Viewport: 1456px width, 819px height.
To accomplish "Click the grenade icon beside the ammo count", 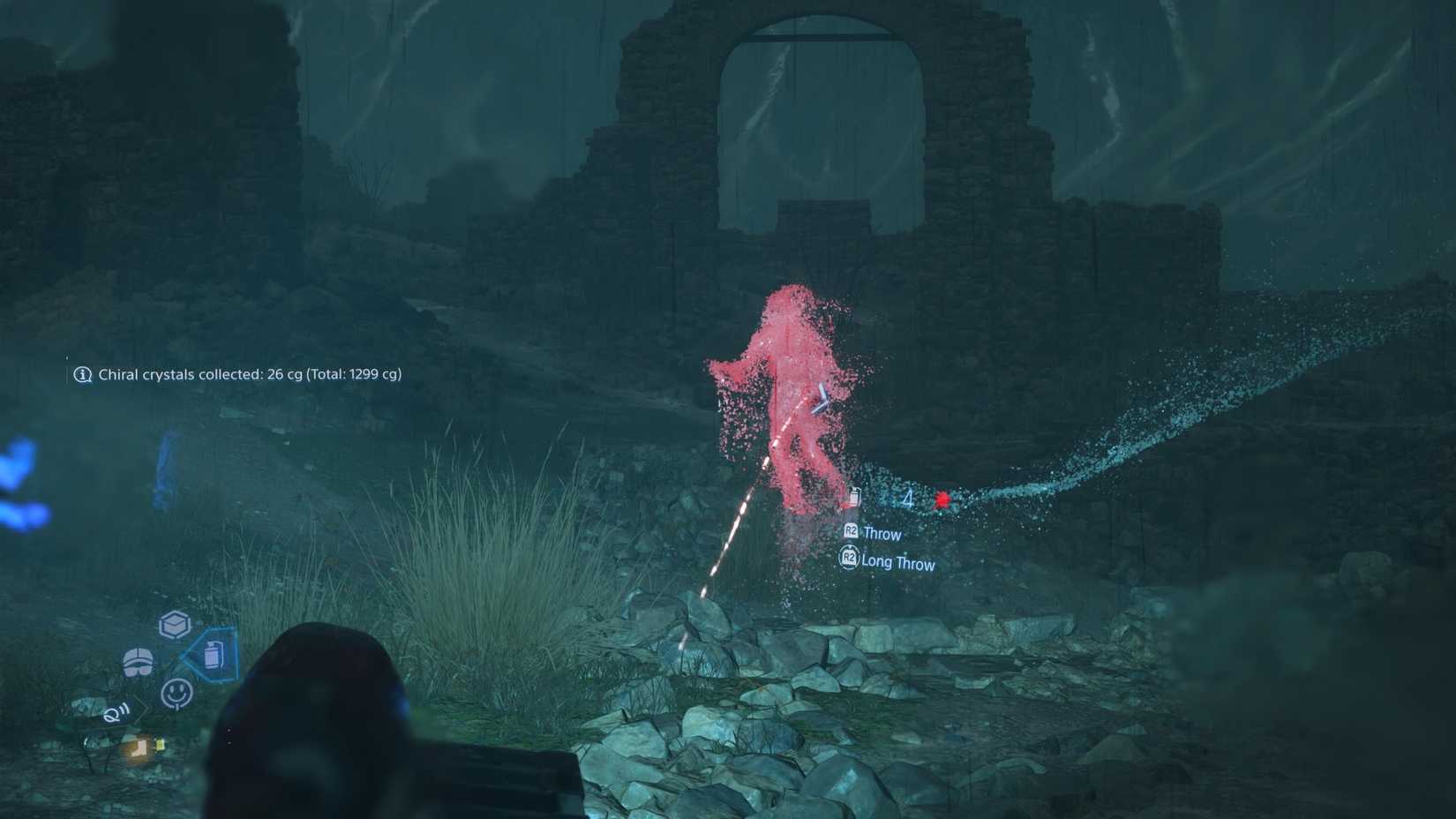I will (853, 496).
